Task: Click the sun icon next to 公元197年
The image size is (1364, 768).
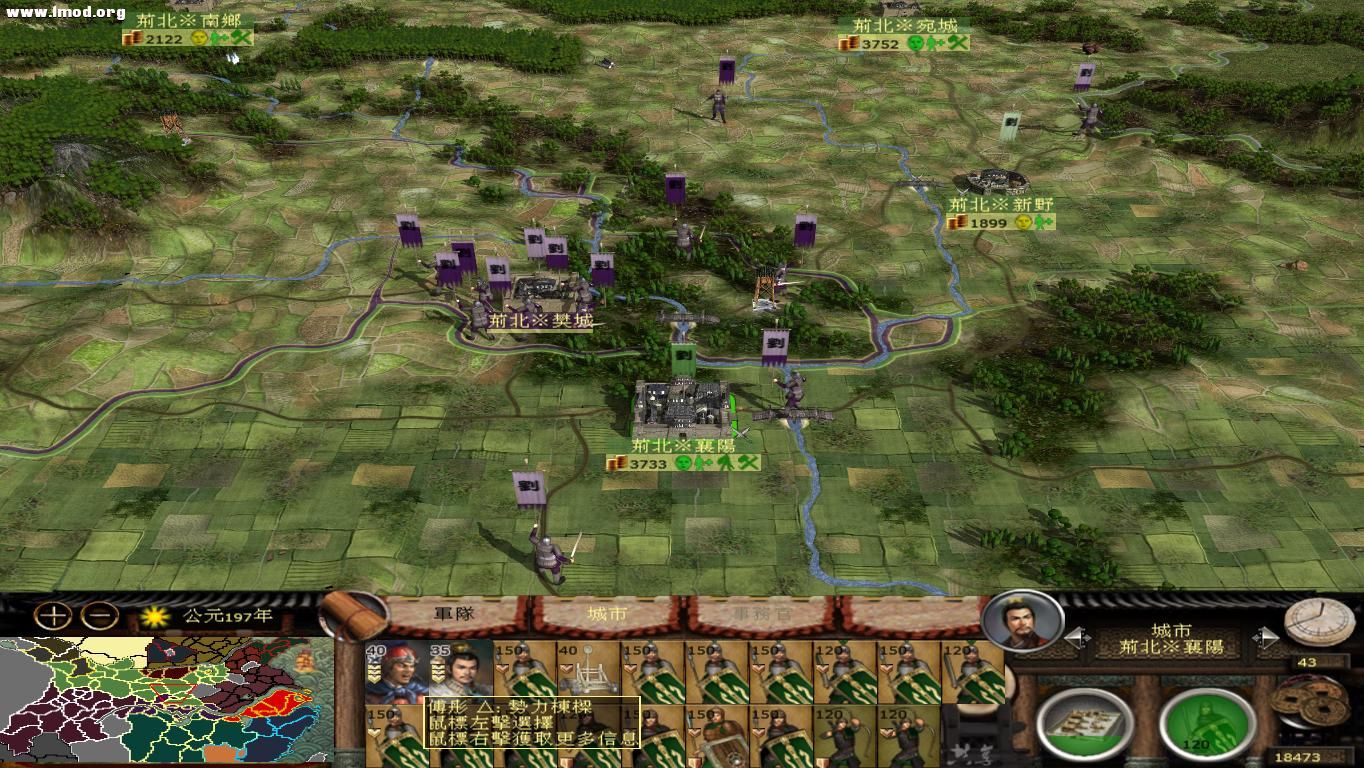Action: [x=157, y=617]
